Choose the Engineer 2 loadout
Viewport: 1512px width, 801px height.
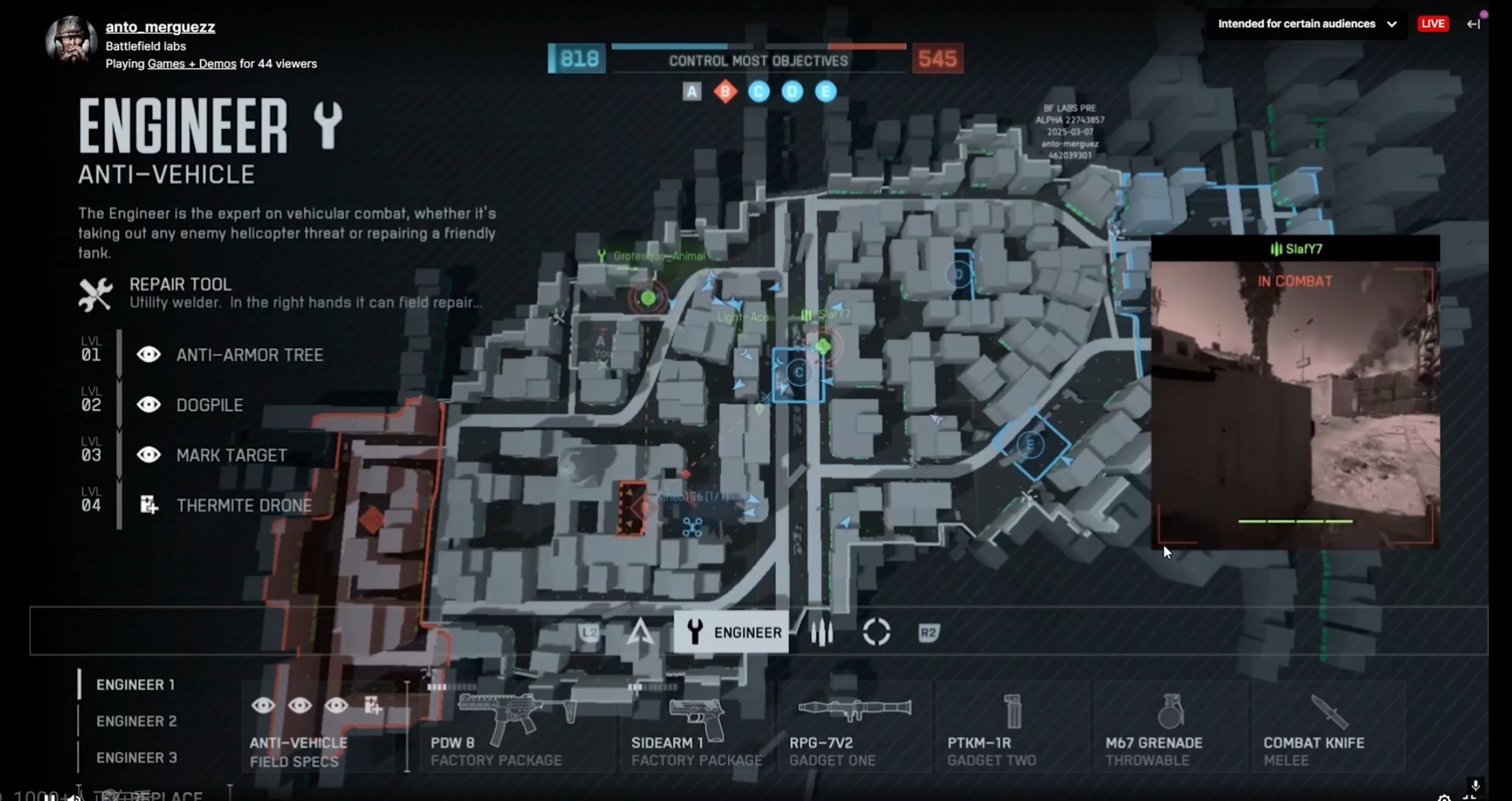click(136, 721)
